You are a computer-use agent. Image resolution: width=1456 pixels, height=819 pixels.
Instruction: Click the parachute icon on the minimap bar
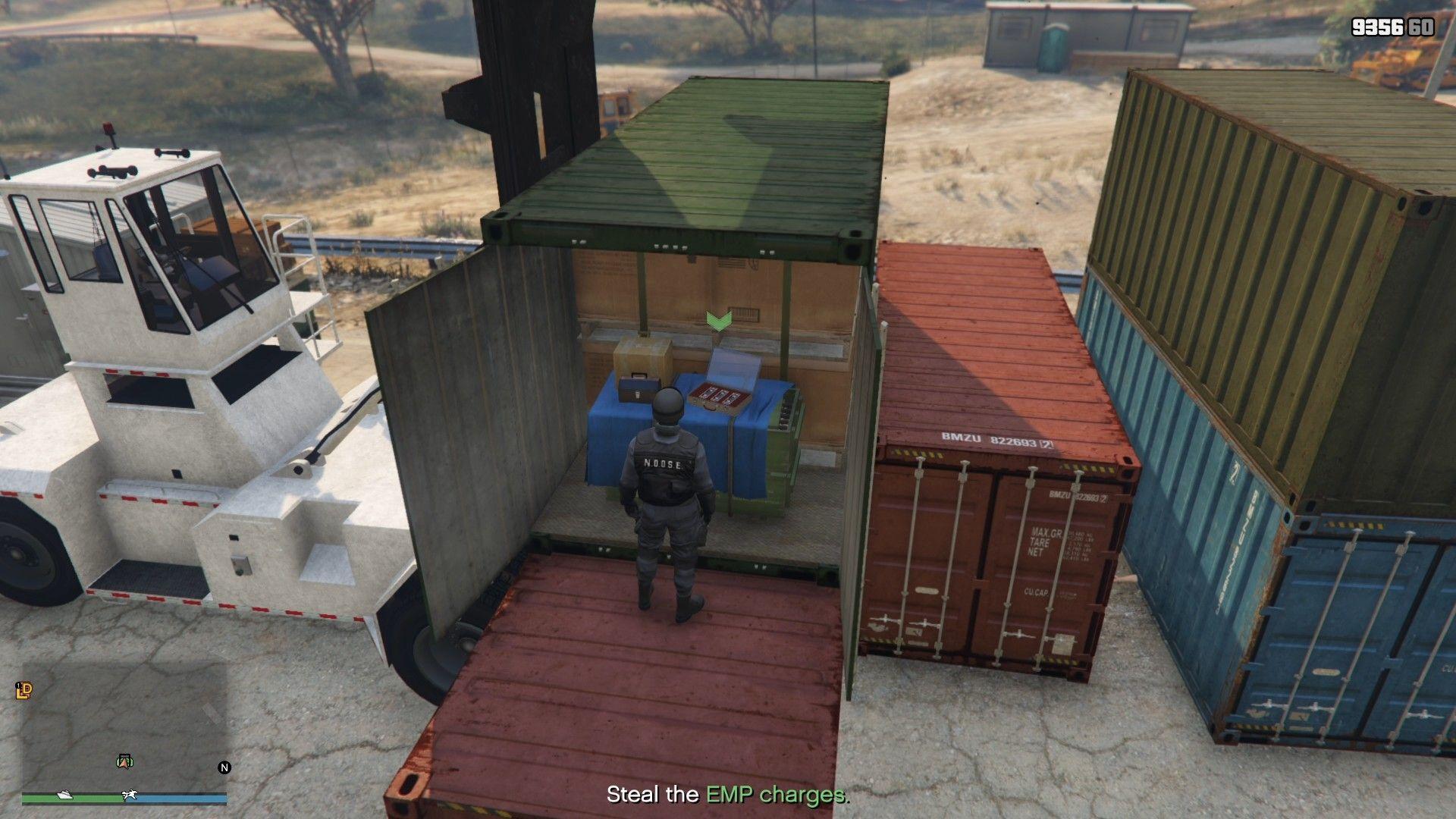[x=129, y=795]
